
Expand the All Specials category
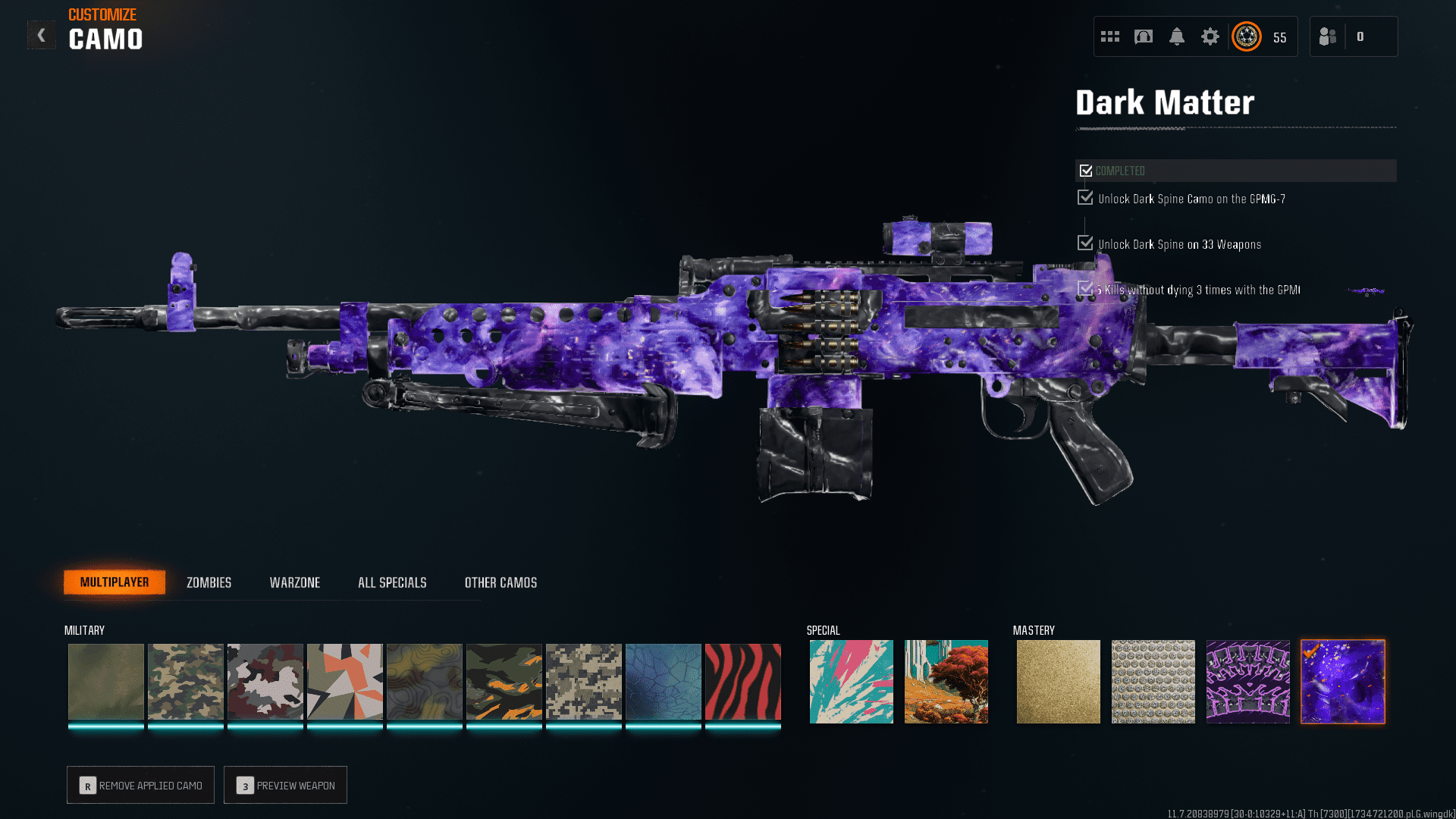(392, 582)
